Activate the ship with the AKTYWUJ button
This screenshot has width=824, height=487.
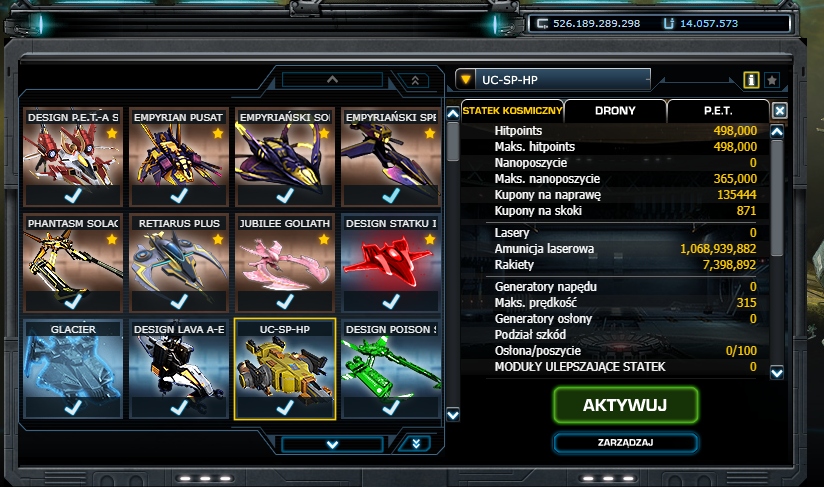[x=625, y=405]
